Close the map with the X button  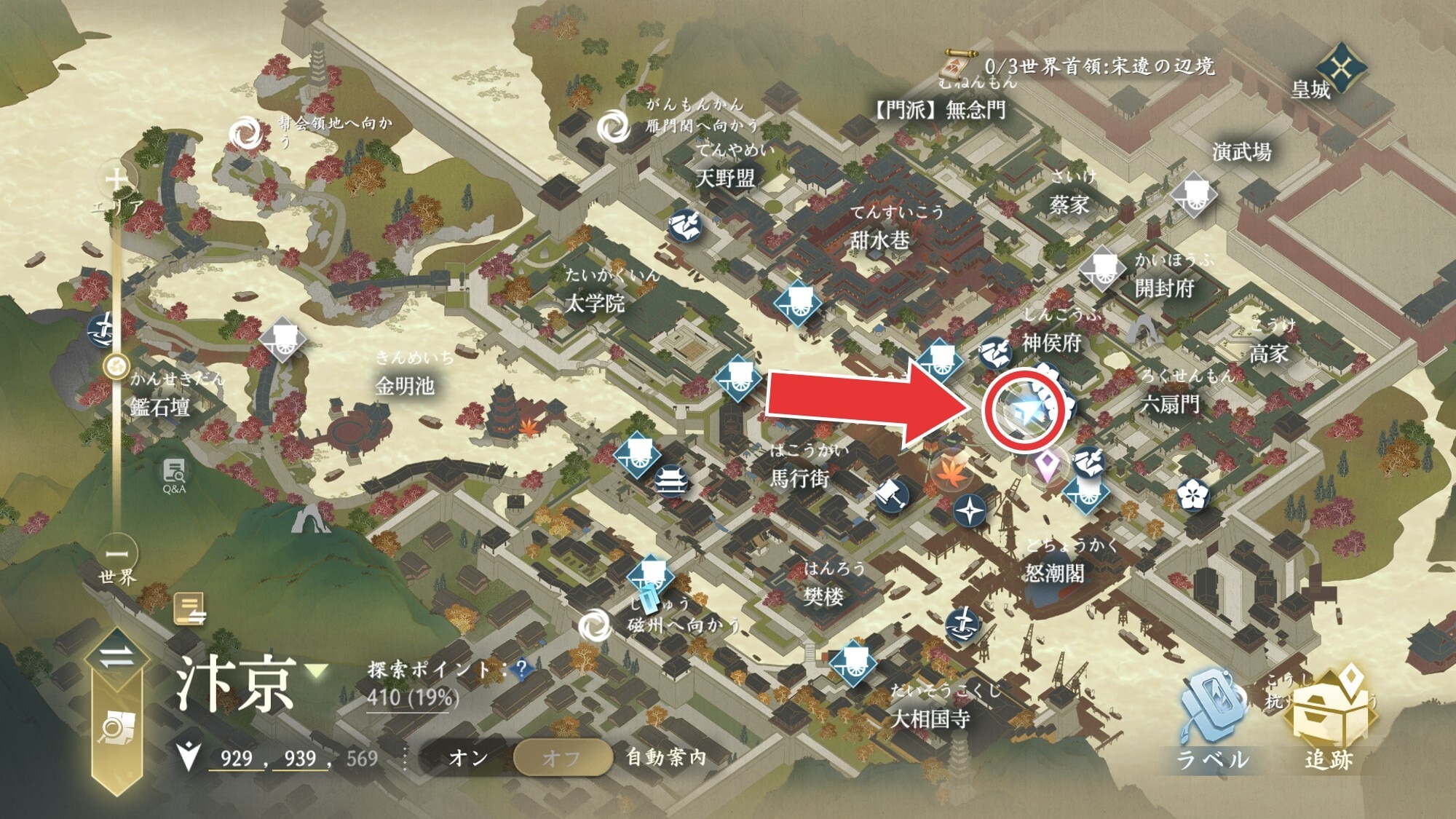pyautogui.click(x=1341, y=69)
